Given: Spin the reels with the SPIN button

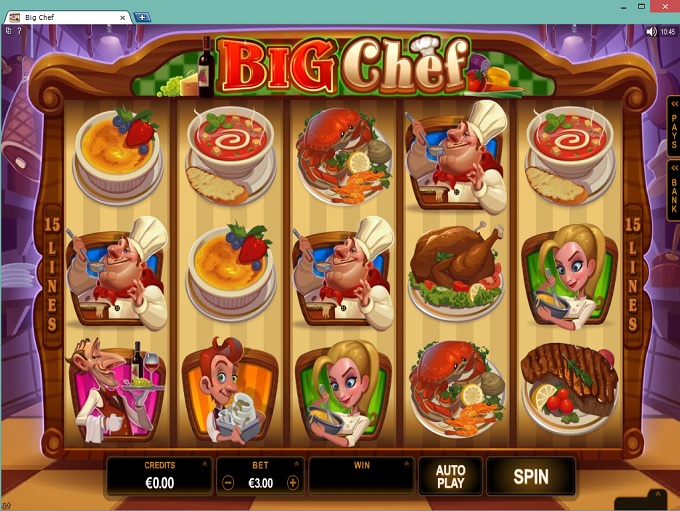Looking at the screenshot, I should point(531,476).
